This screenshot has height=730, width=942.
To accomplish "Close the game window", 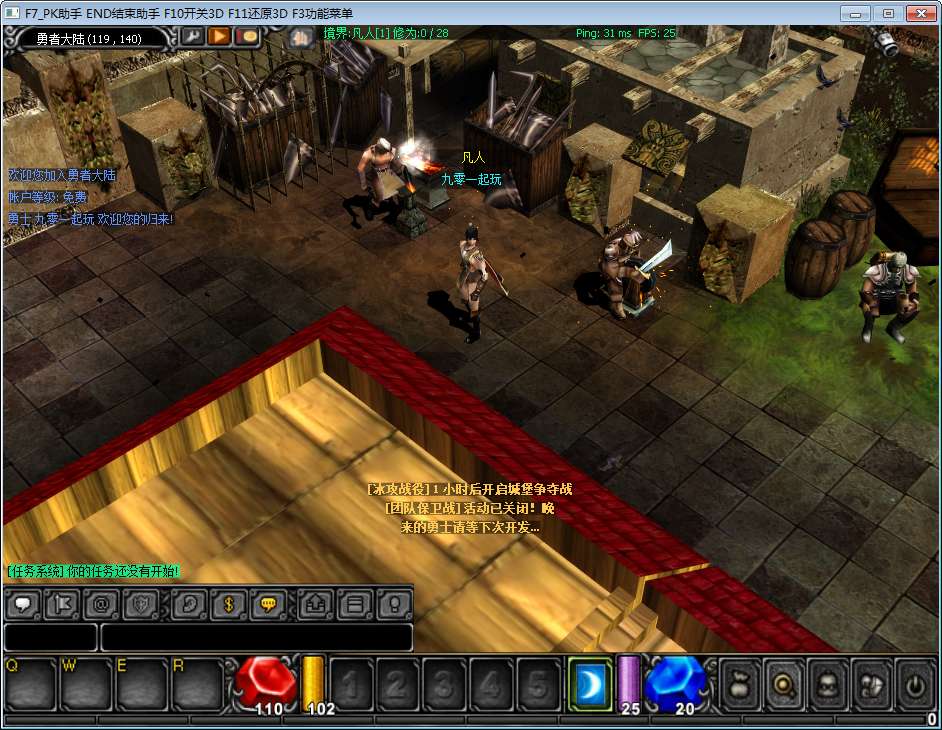I will tap(918, 13).
